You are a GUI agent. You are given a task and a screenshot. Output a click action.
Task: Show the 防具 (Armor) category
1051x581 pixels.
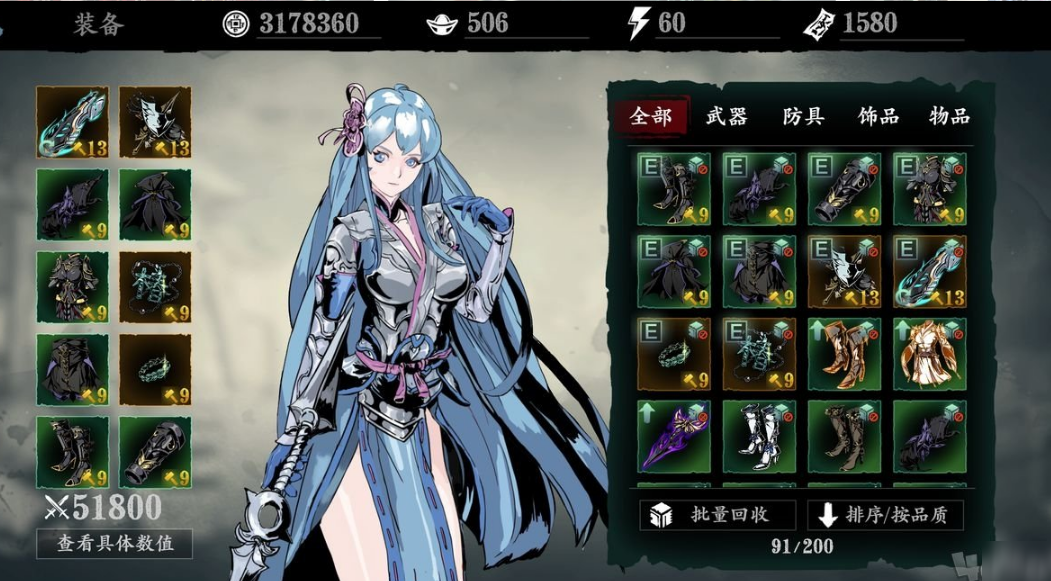[803, 116]
